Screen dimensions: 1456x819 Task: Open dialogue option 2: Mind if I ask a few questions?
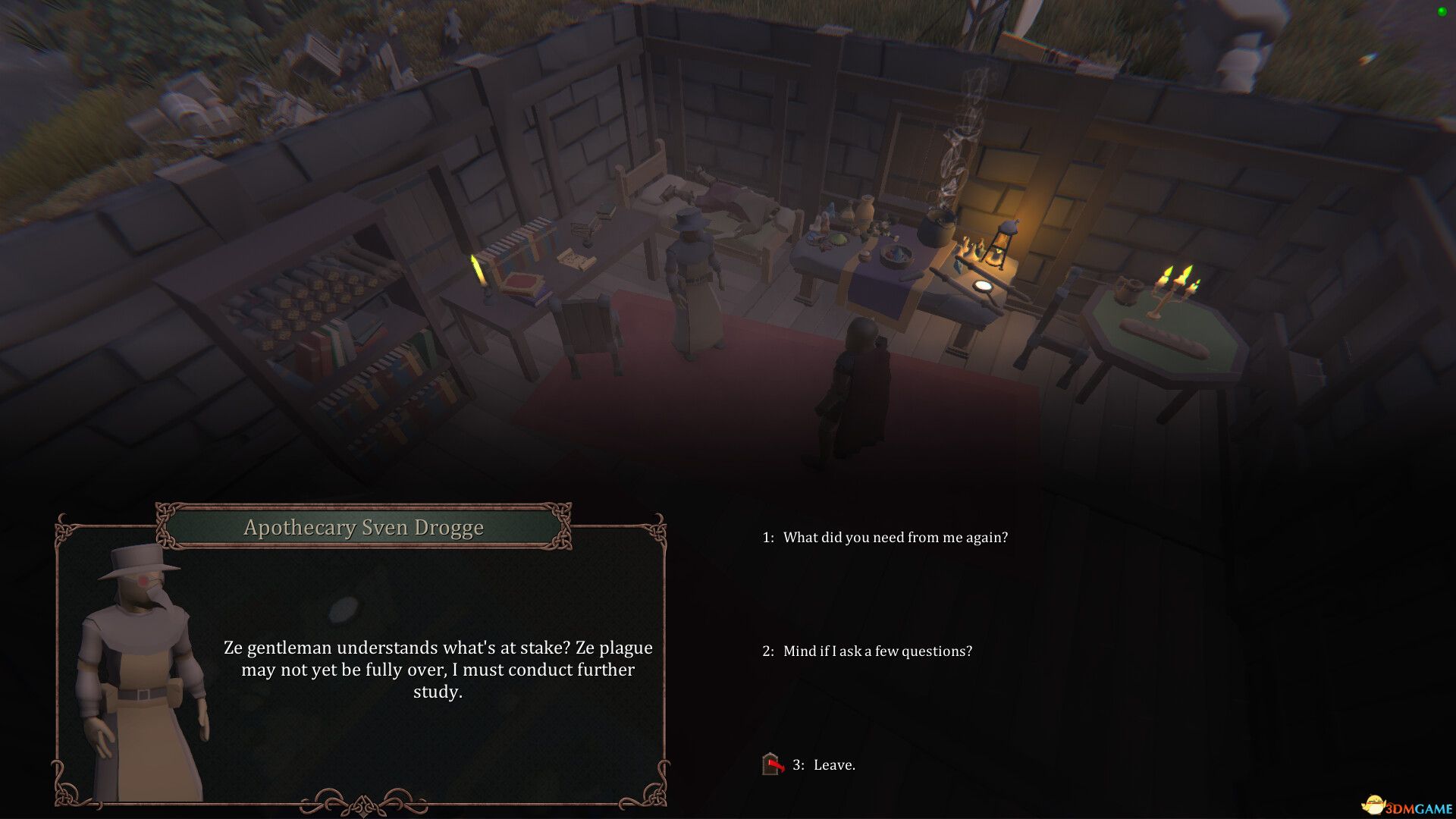coord(872,651)
